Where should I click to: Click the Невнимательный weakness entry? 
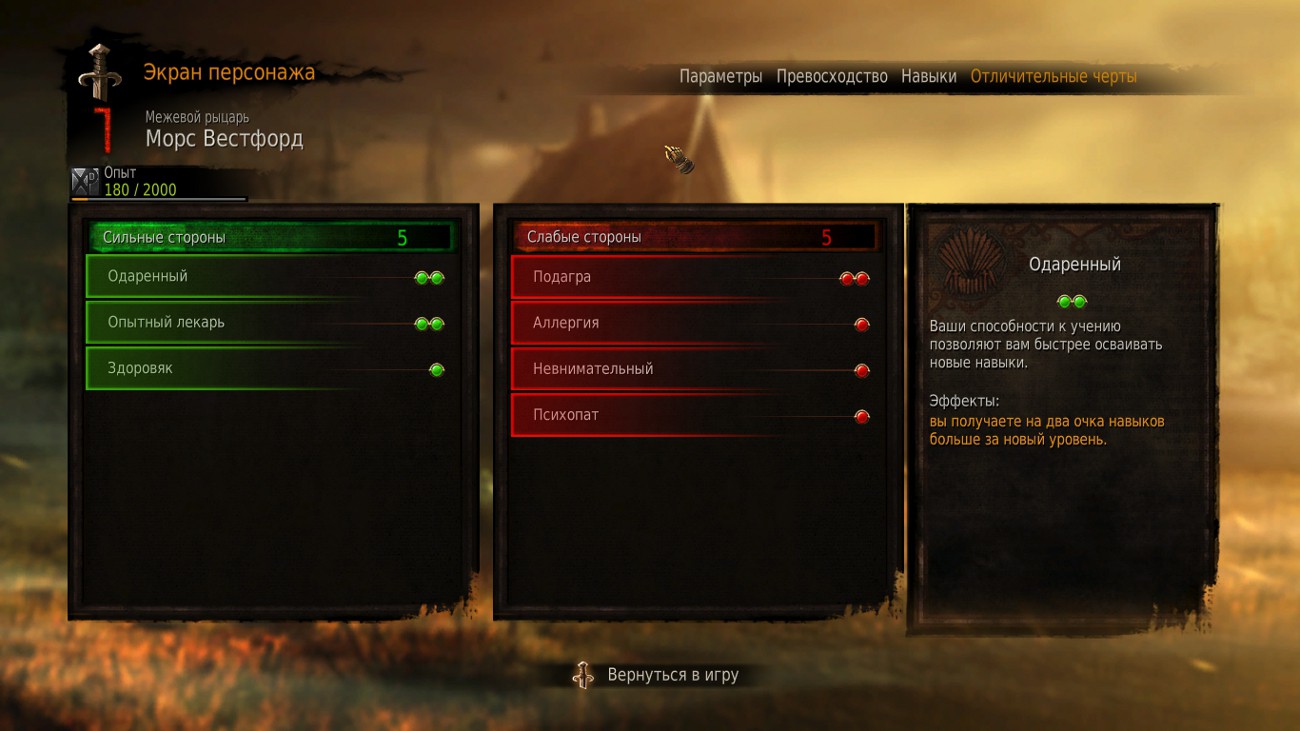tap(692, 369)
